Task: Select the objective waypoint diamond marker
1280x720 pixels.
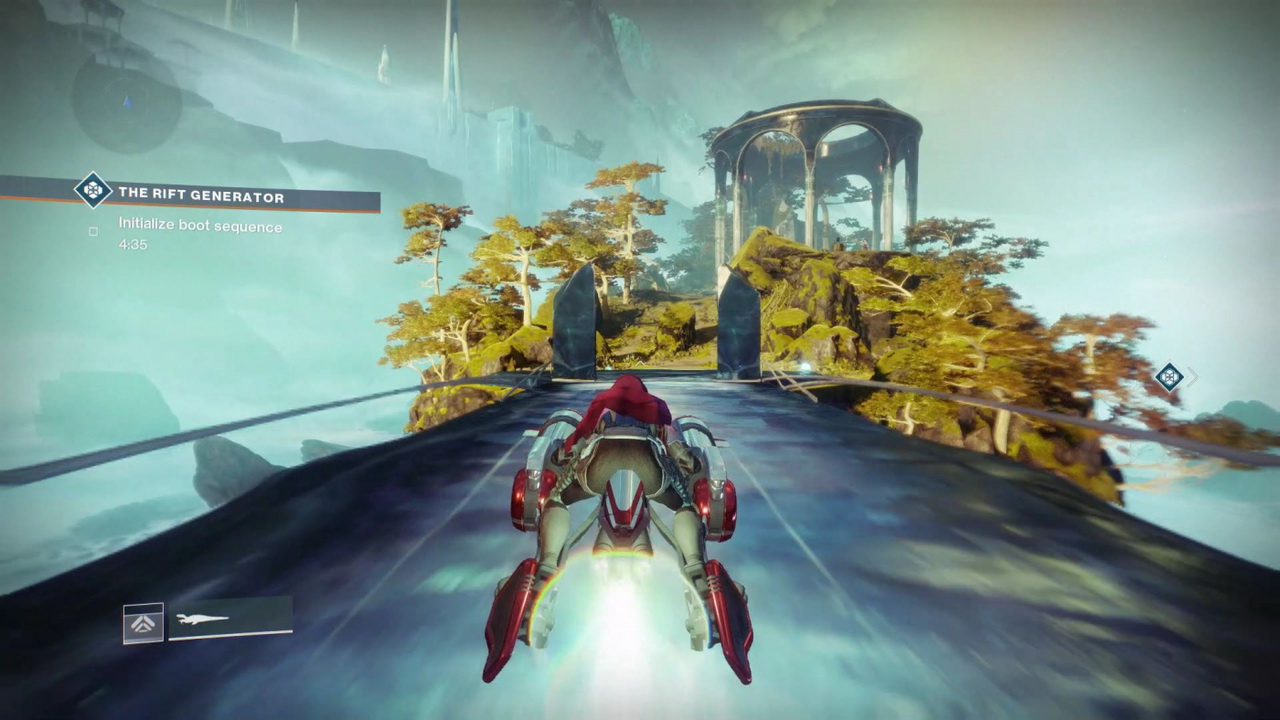Action: 1168,377
